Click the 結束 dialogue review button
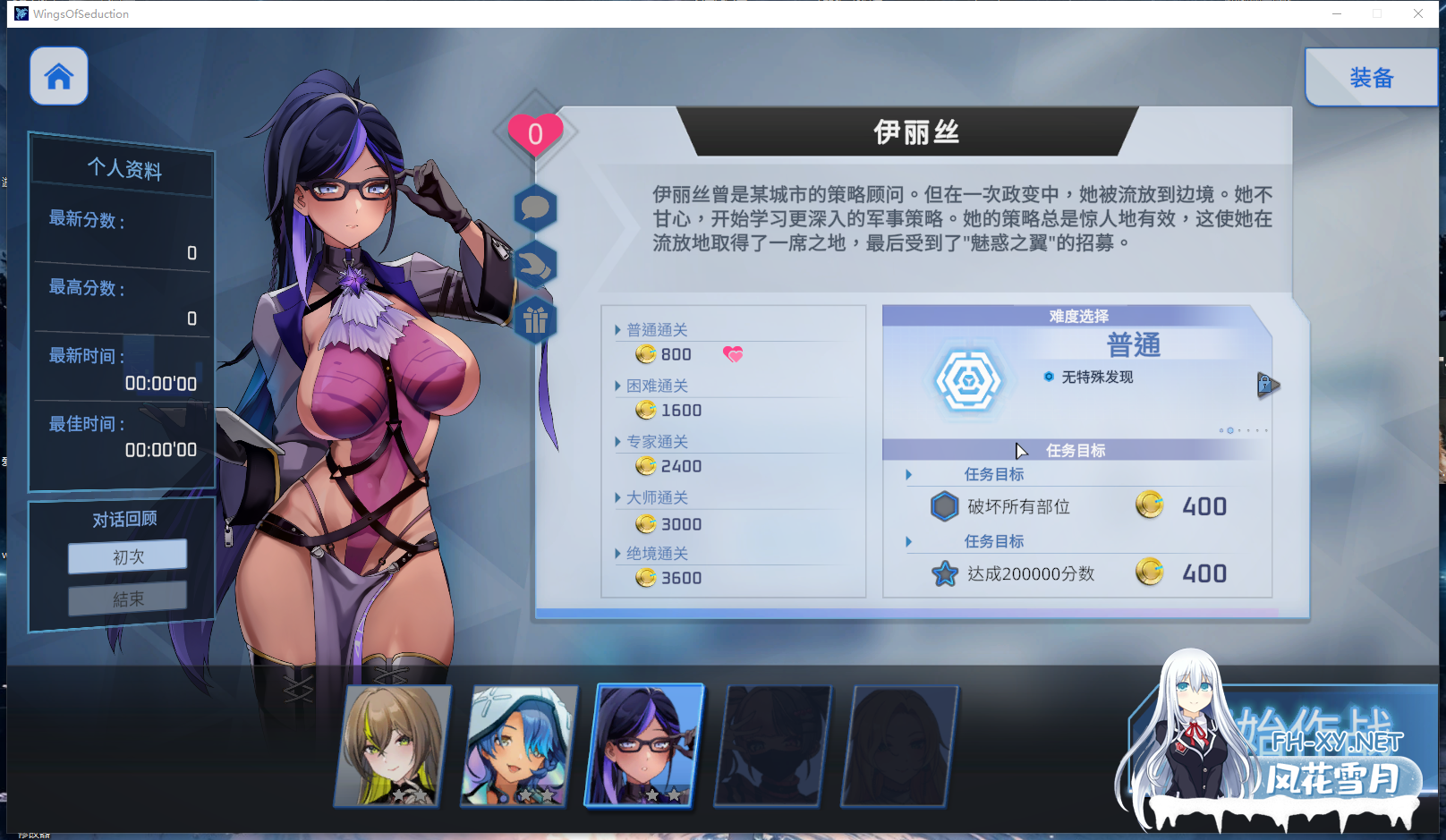1446x840 pixels. tap(126, 598)
